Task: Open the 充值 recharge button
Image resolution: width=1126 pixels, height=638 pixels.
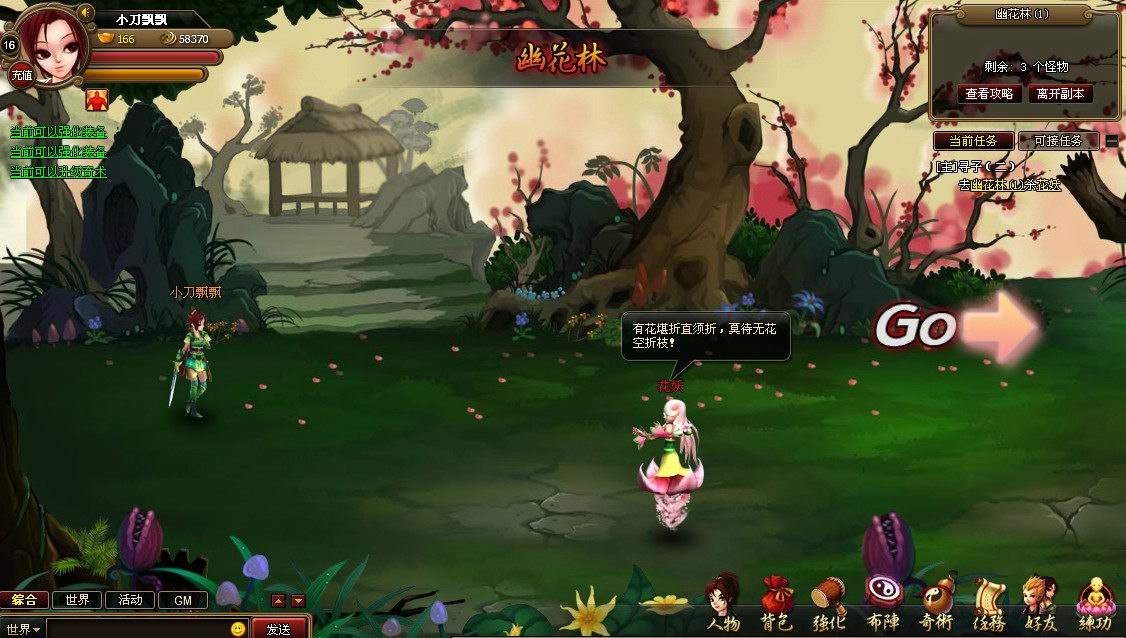Action: pyautogui.click(x=21, y=75)
